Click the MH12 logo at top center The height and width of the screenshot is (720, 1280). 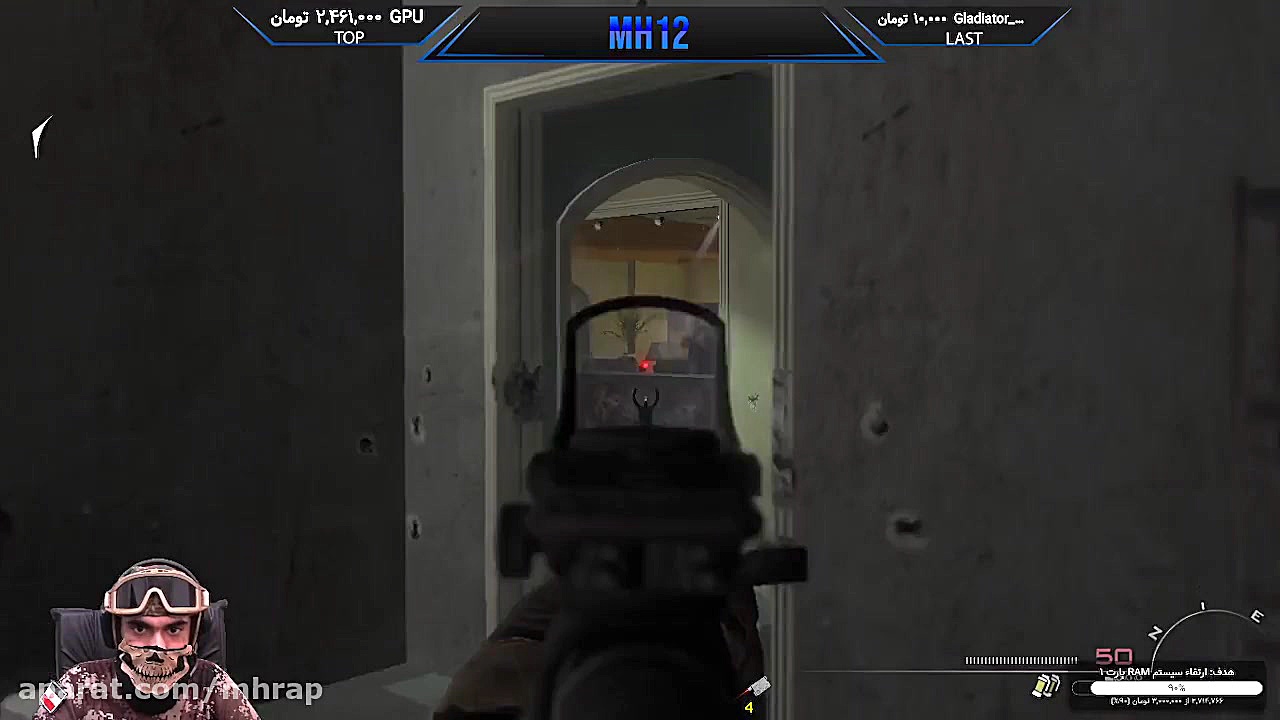click(648, 31)
